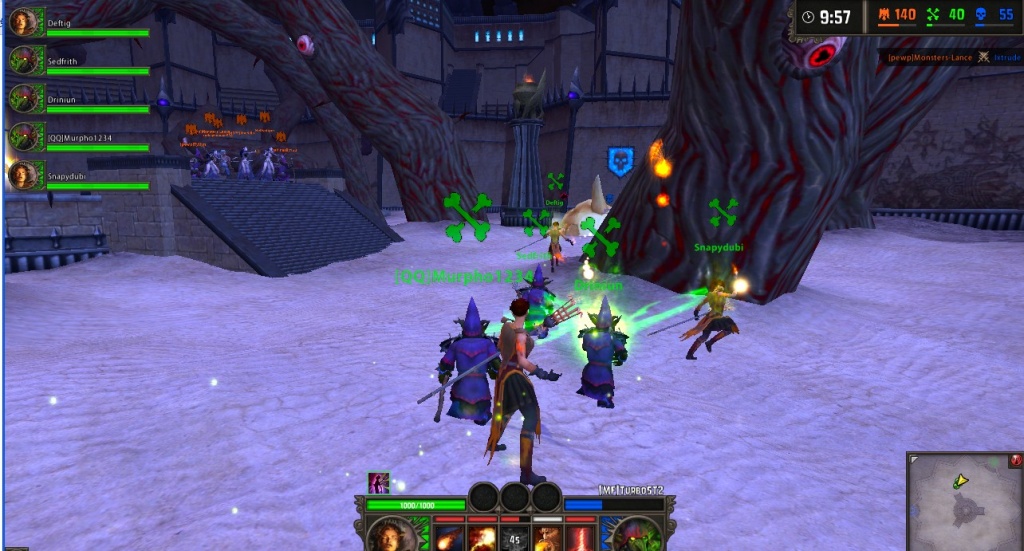Click your character portrait on the action bar
The height and width of the screenshot is (551, 1024).
pos(391,536)
